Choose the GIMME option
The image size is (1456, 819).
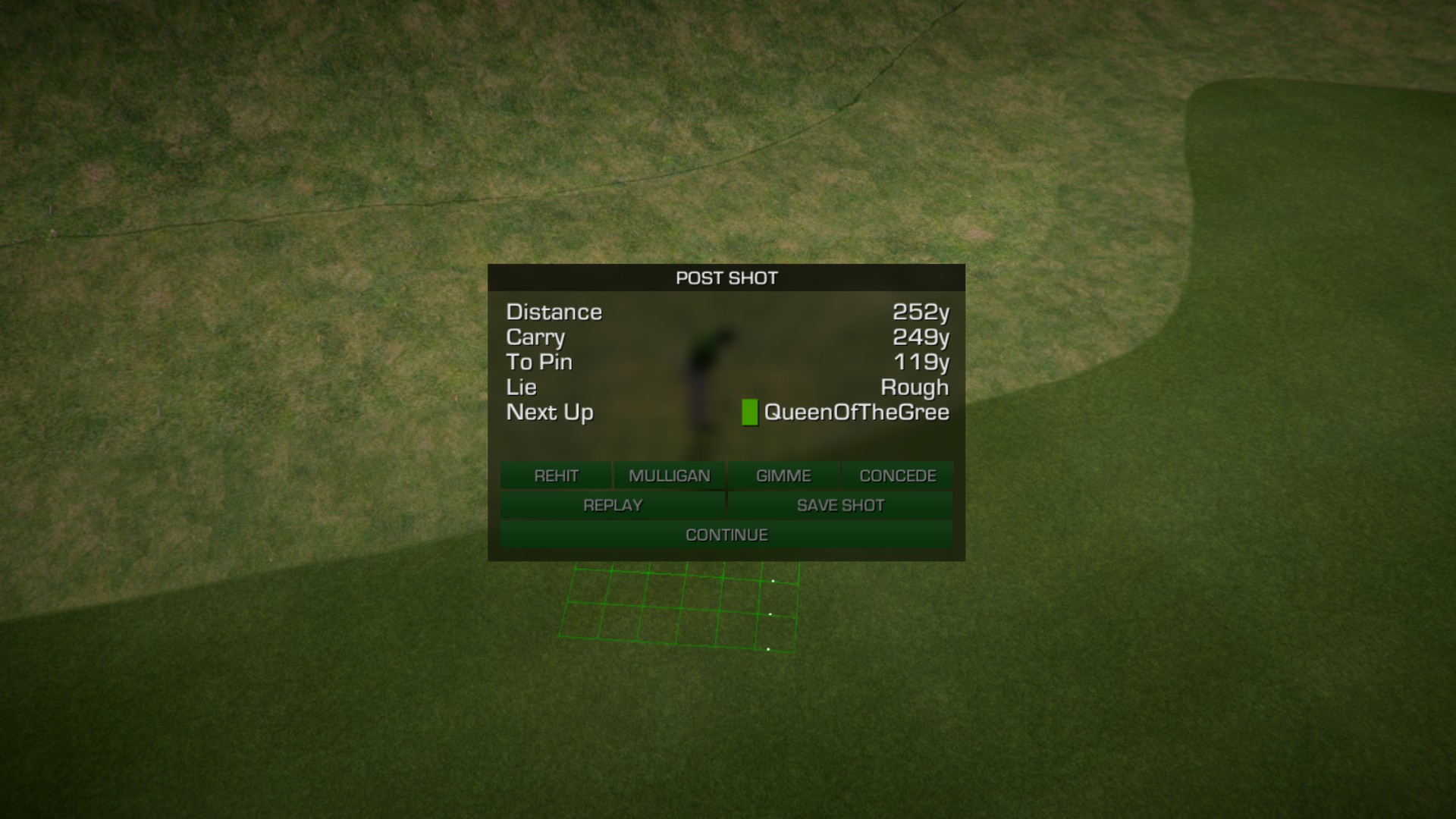pos(783,475)
